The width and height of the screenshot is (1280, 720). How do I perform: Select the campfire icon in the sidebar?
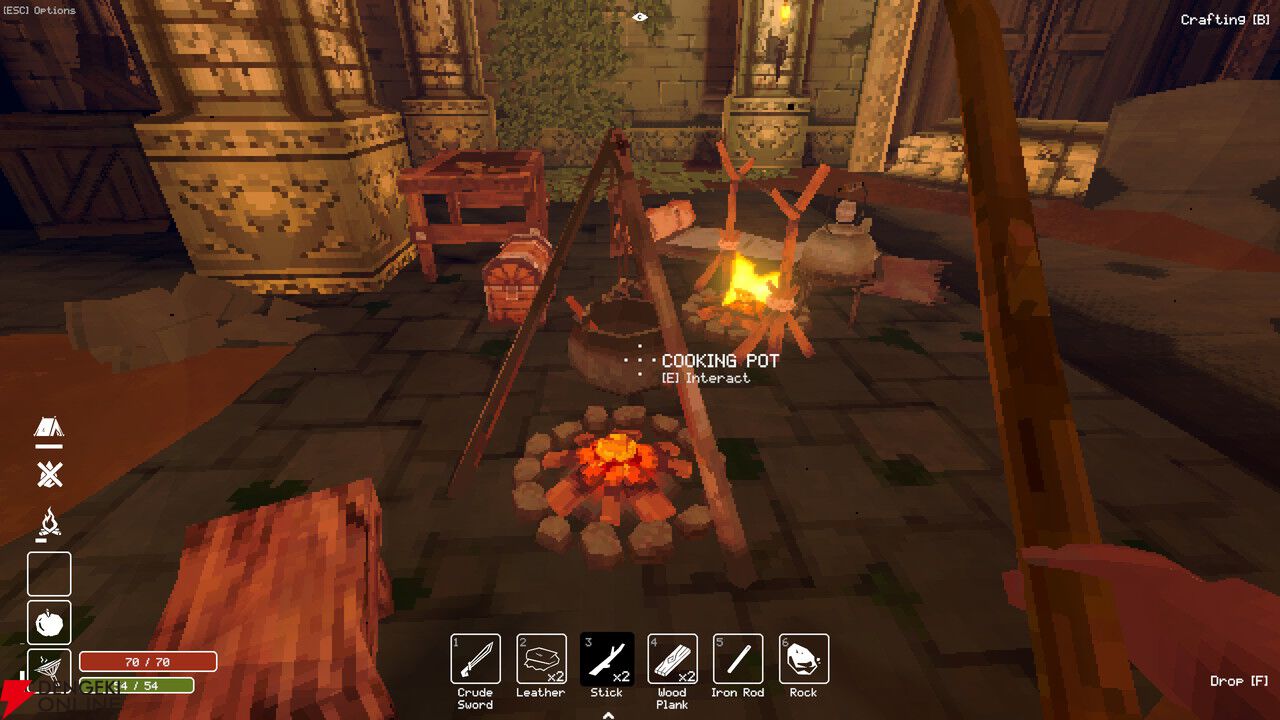click(48, 523)
